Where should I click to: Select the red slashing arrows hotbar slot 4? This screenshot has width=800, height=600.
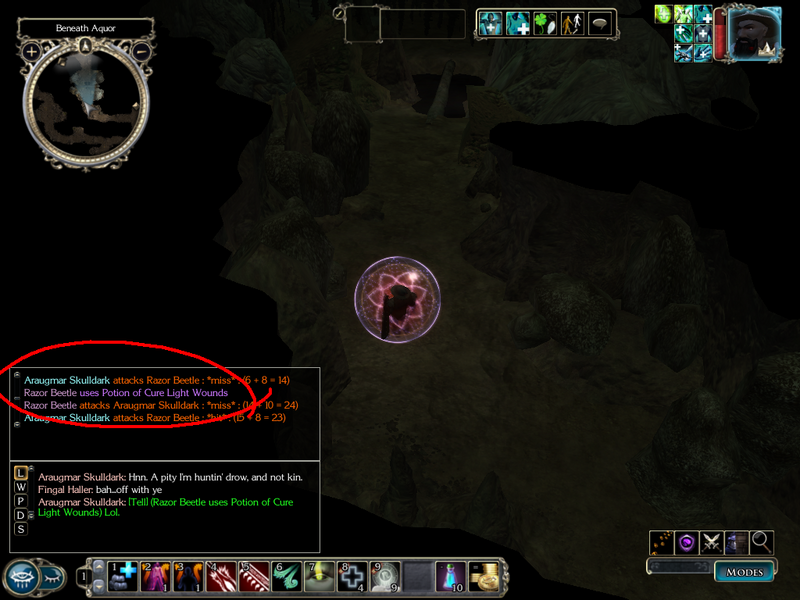point(222,575)
